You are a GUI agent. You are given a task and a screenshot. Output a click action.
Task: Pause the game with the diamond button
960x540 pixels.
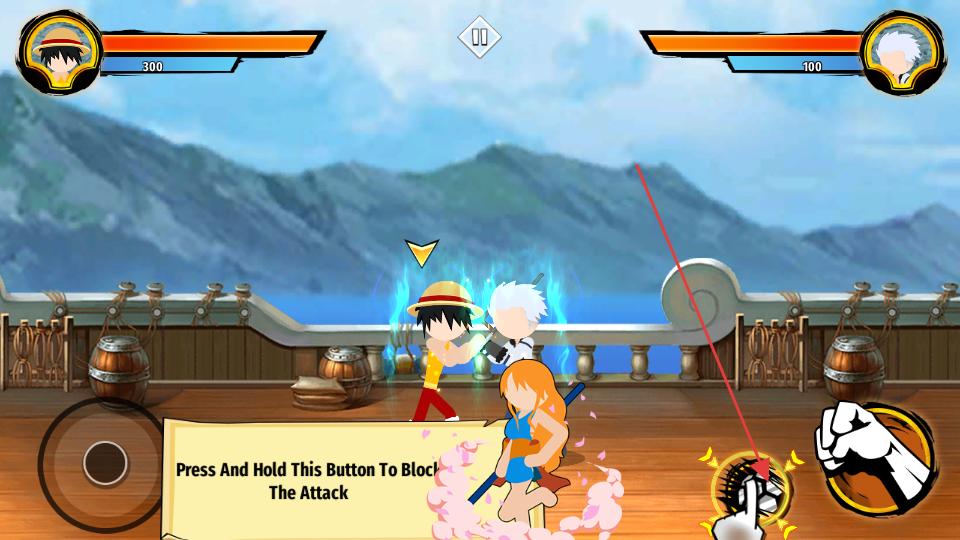pyautogui.click(x=479, y=38)
